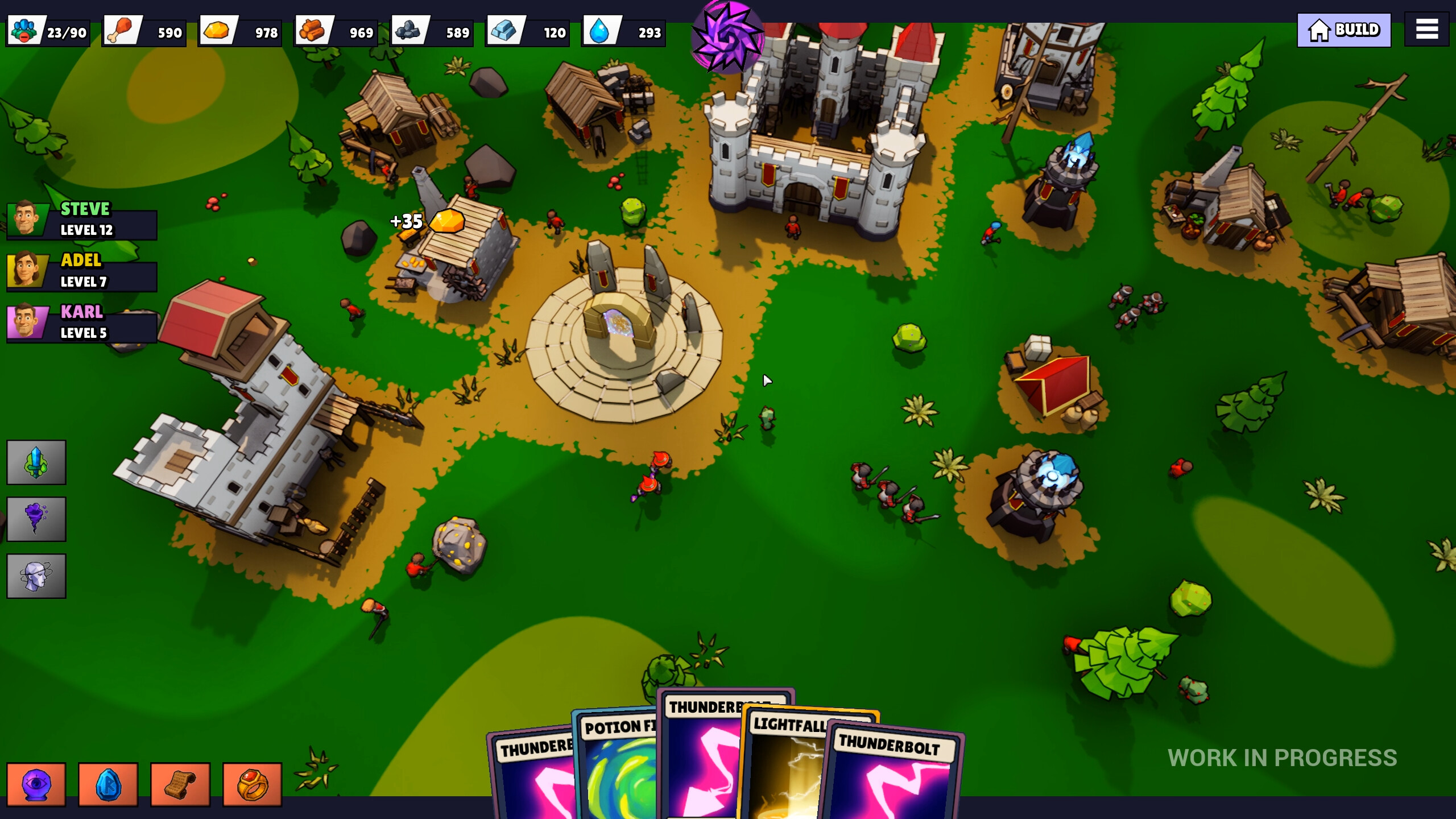
Task: Click the drumstick food resource icon
Action: click(121, 31)
